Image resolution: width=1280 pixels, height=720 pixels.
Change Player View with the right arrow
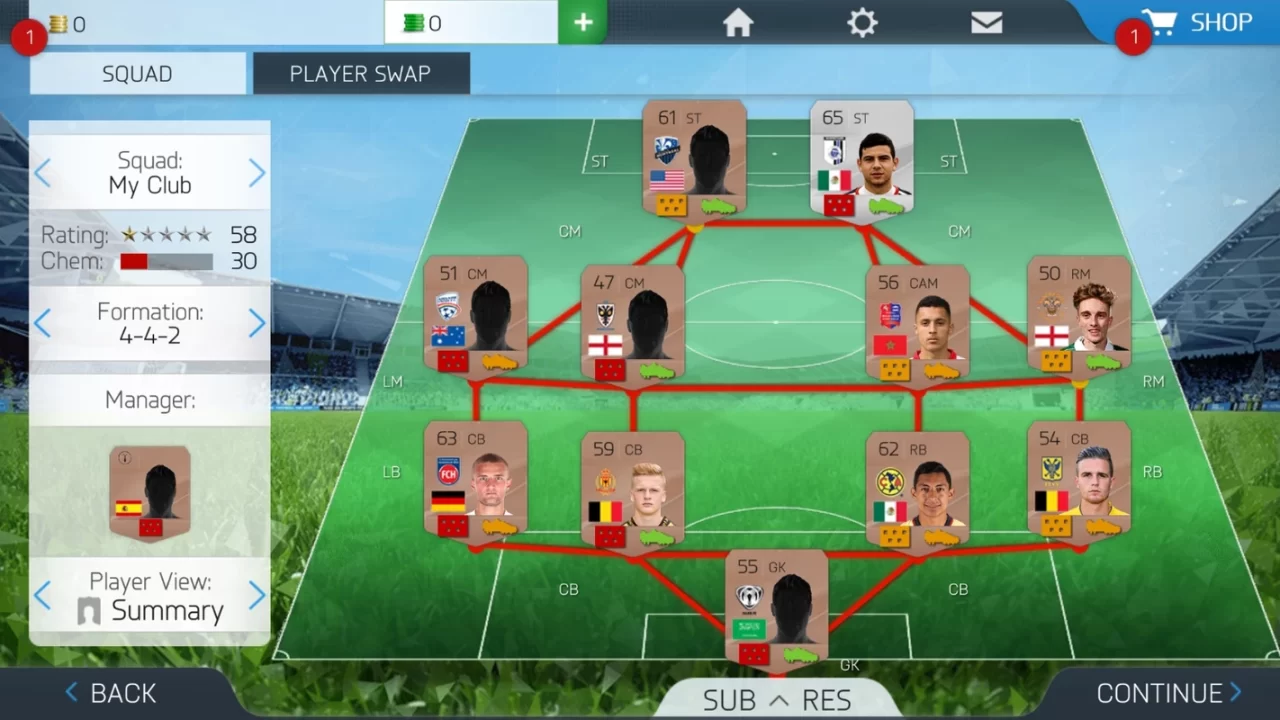pyautogui.click(x=258, y=596)
